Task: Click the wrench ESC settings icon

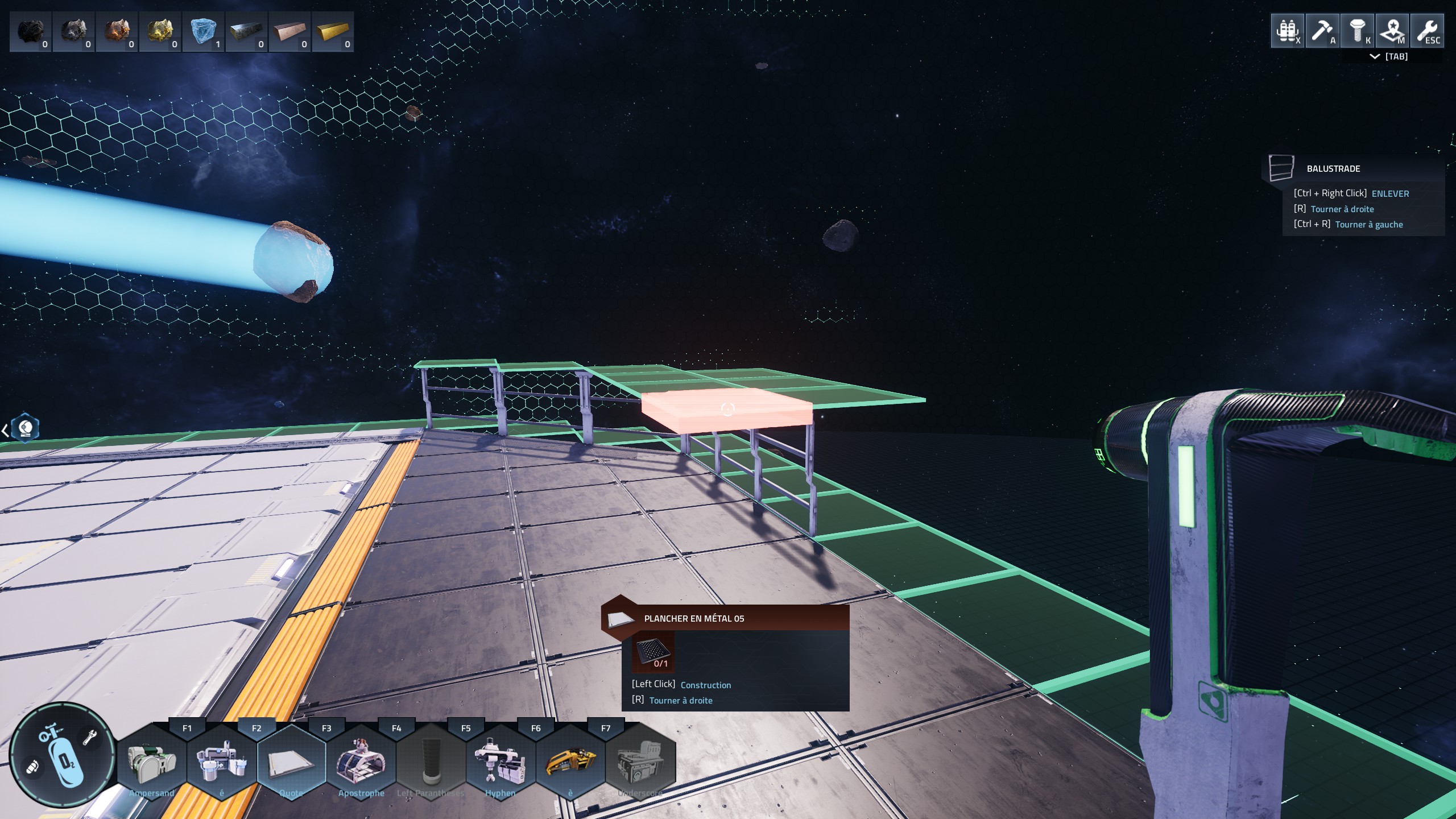Action: [x=1428, y=31]
